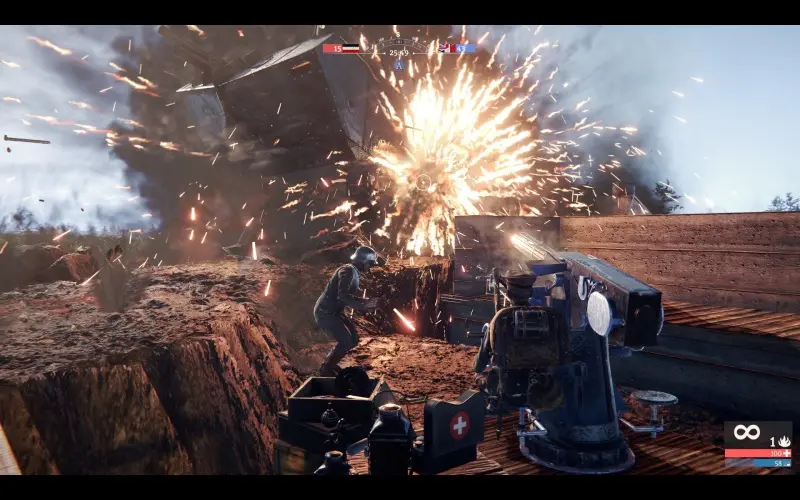Select the objective A marker
The width and height of the screenshot is (800, 500).
pyautogui.click(x=399, y=63)
